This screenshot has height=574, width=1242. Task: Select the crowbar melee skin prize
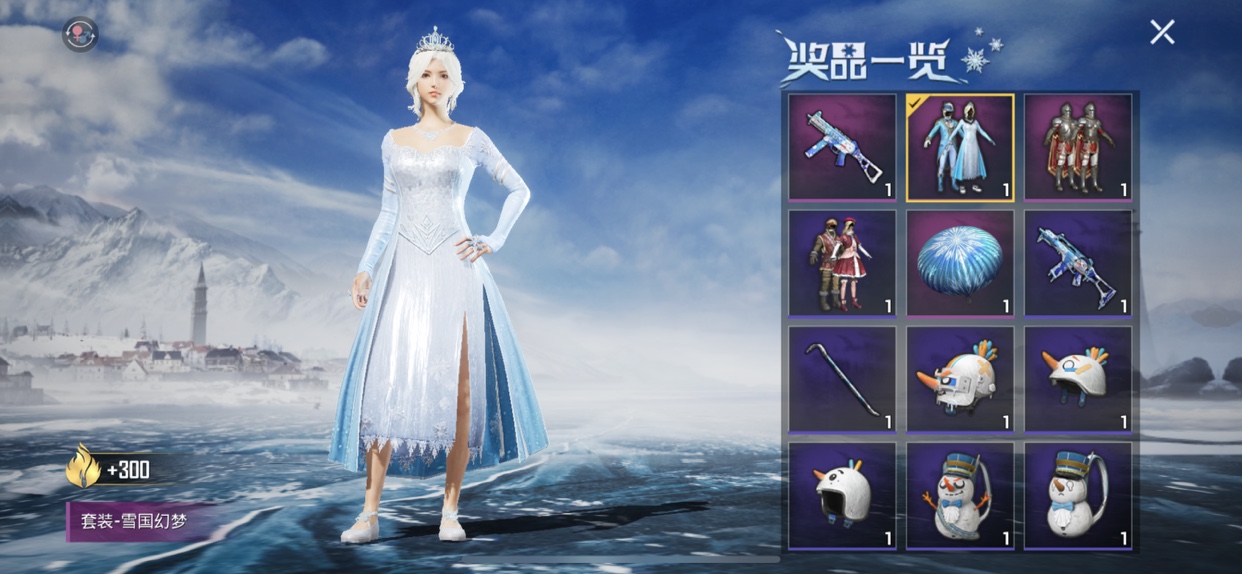[842, 379]
